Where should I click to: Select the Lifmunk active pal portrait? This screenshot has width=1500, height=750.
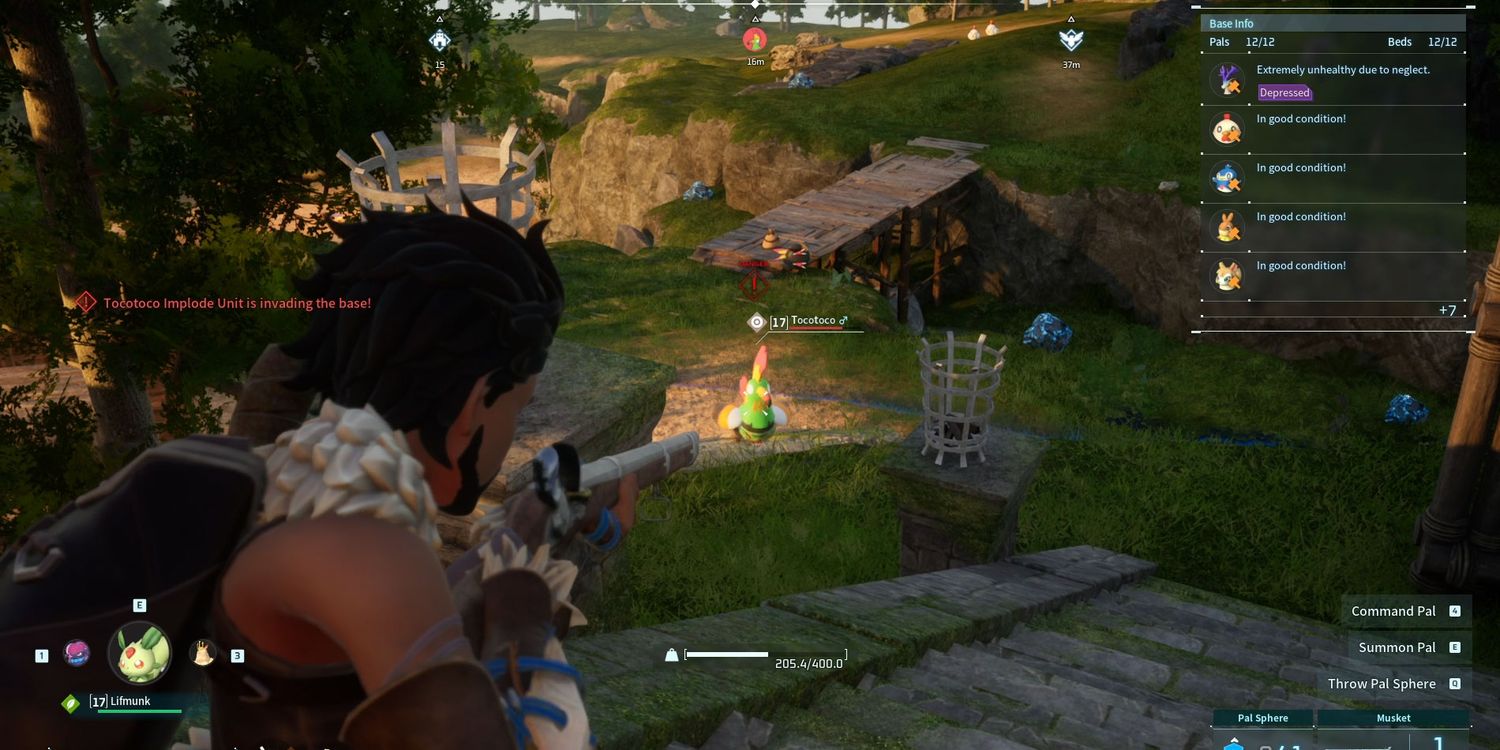[x=139, y=654]
